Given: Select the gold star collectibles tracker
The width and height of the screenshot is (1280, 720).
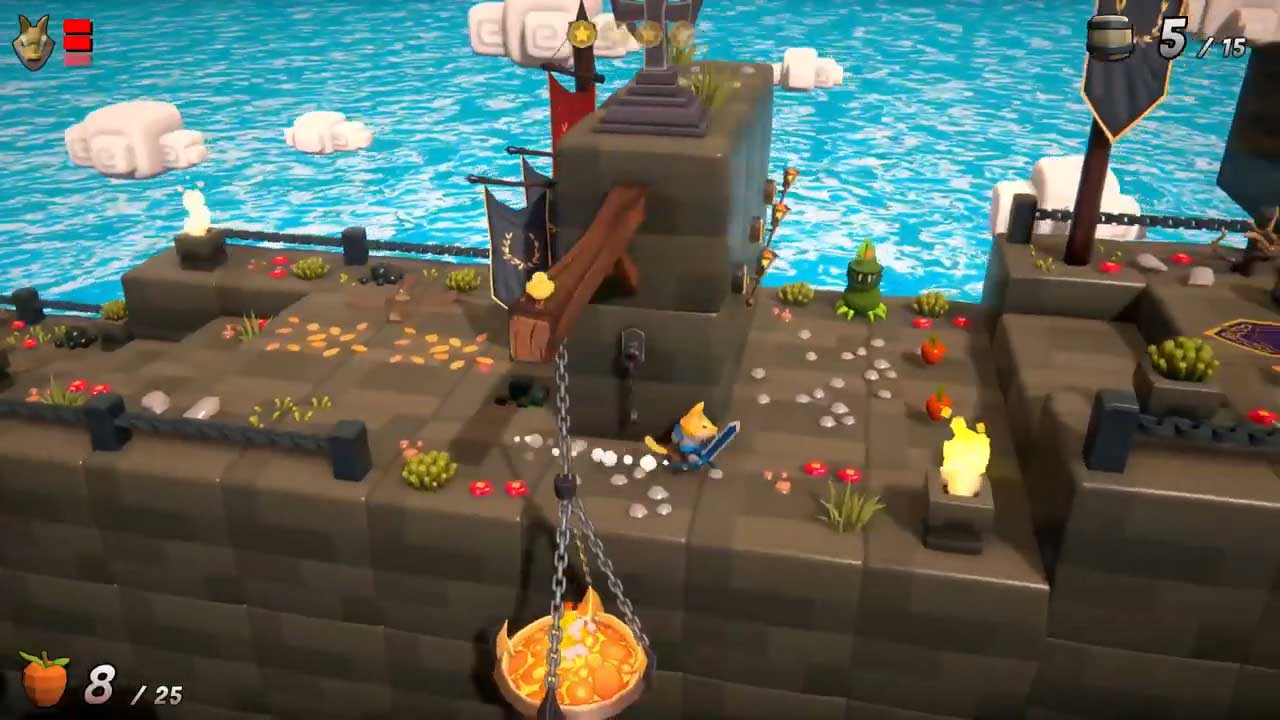Looking at the screenshot, I should coord(630,35).
